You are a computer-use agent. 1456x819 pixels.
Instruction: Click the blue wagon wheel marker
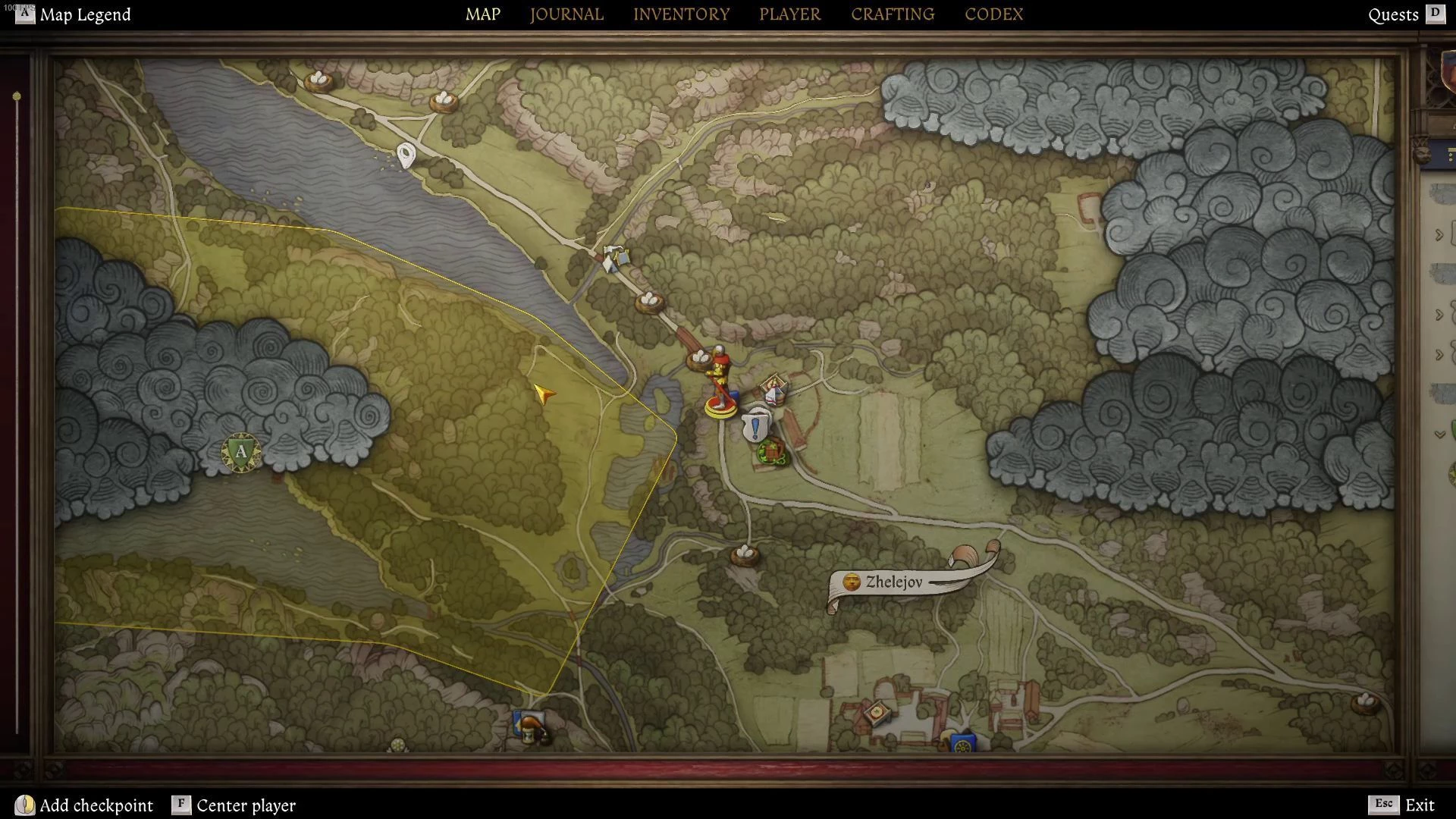pyautogui.click(x=963, y=742)
